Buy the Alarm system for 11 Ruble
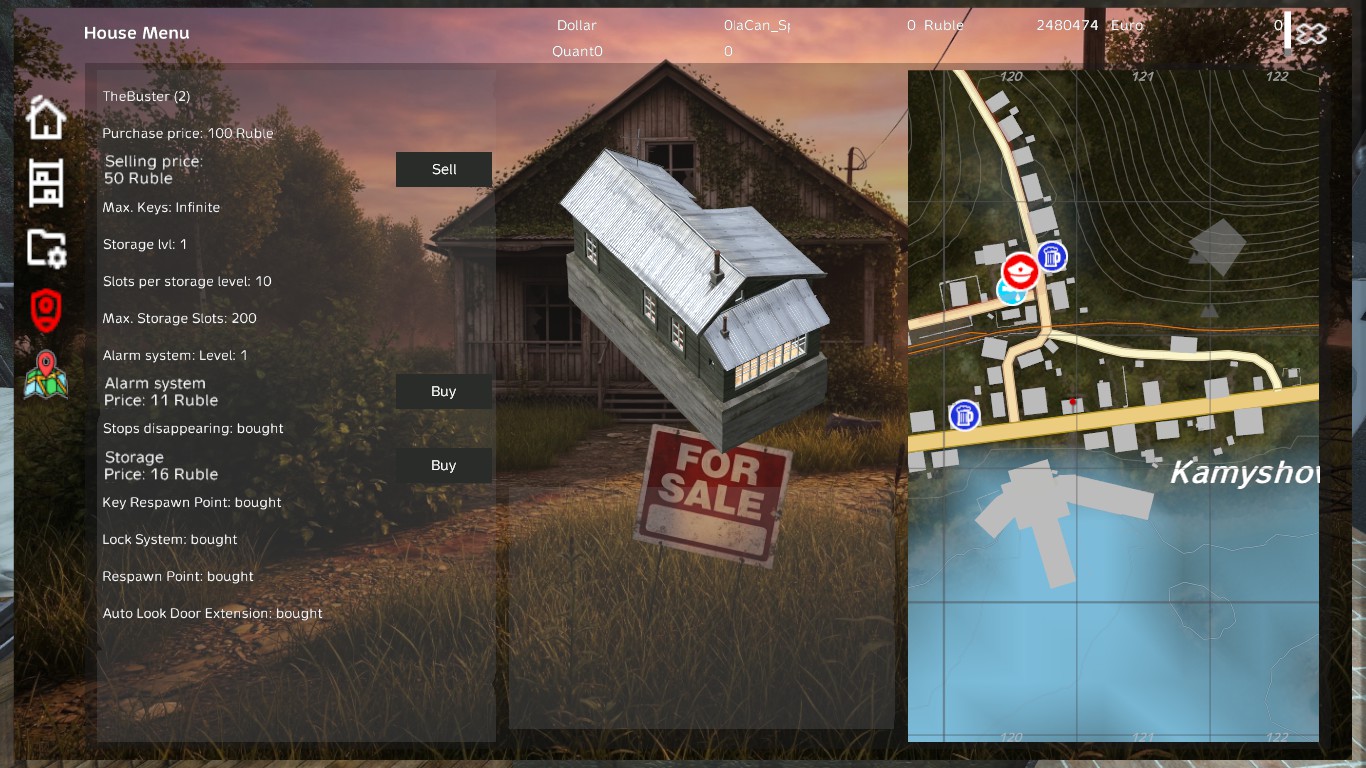The width and height of the screenshot is (1366, 768). [443, 391]
